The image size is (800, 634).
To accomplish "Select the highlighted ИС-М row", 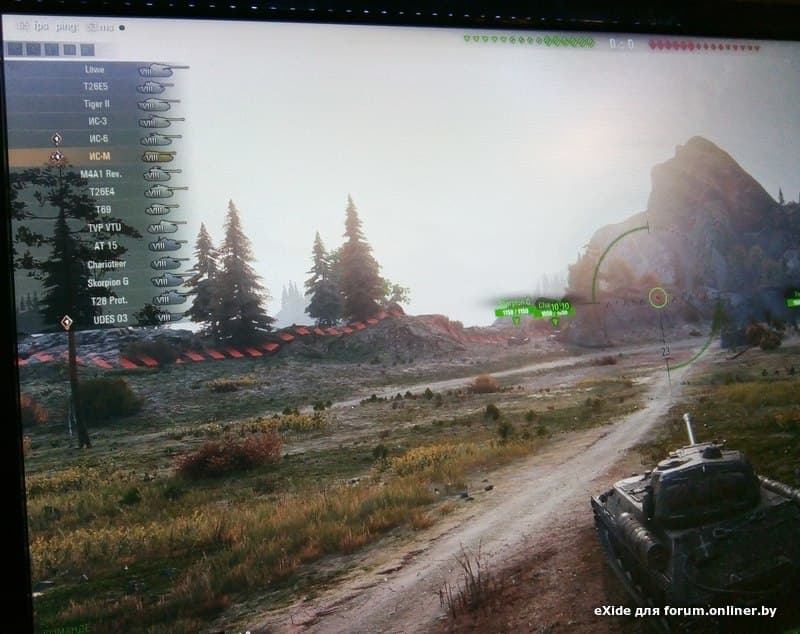I will point(98,156).
